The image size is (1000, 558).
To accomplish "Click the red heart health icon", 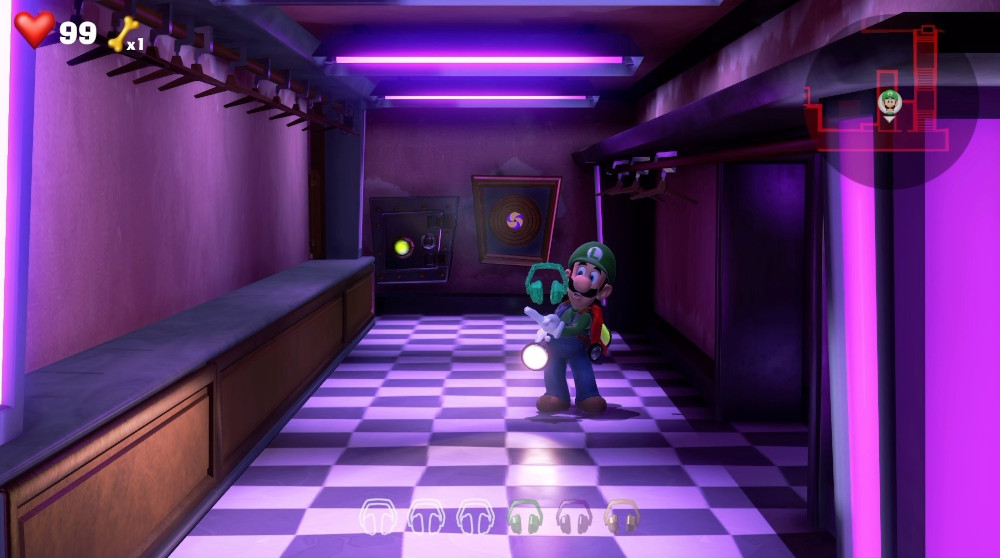I will (x=35, y=29).
